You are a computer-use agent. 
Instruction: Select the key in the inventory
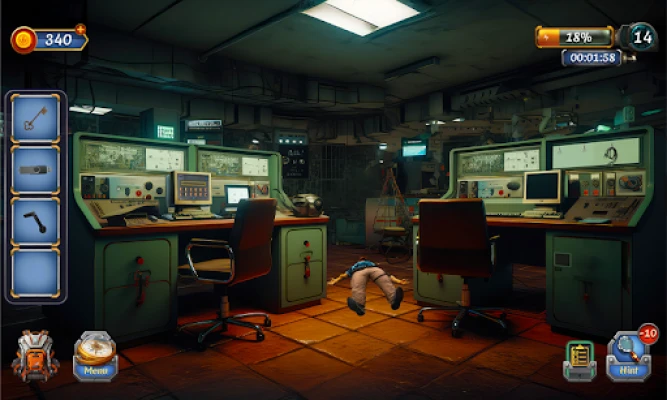pyautogui.click(x=36, y=119)
